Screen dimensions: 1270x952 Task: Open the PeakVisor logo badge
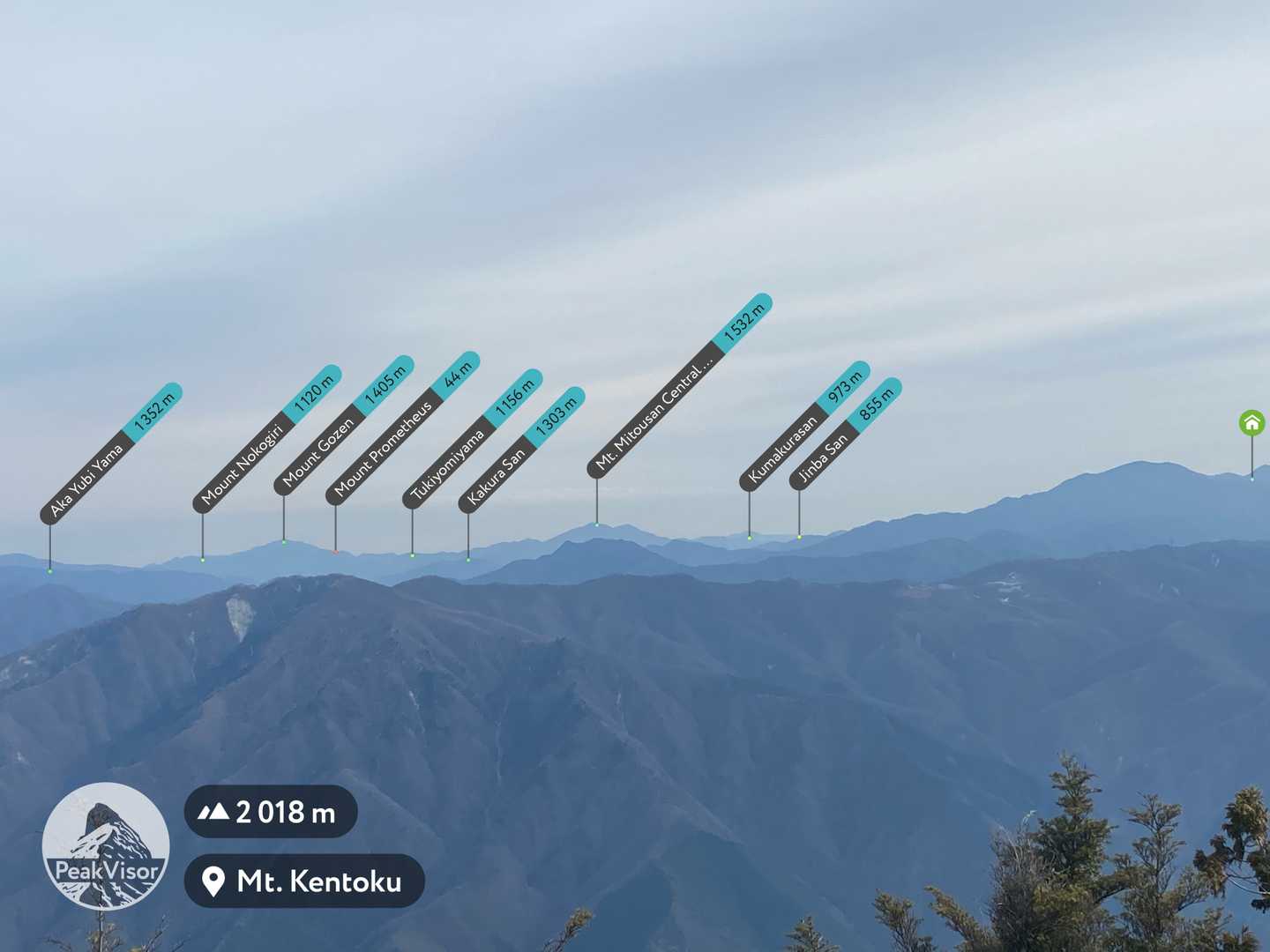[x=106, y=846]
